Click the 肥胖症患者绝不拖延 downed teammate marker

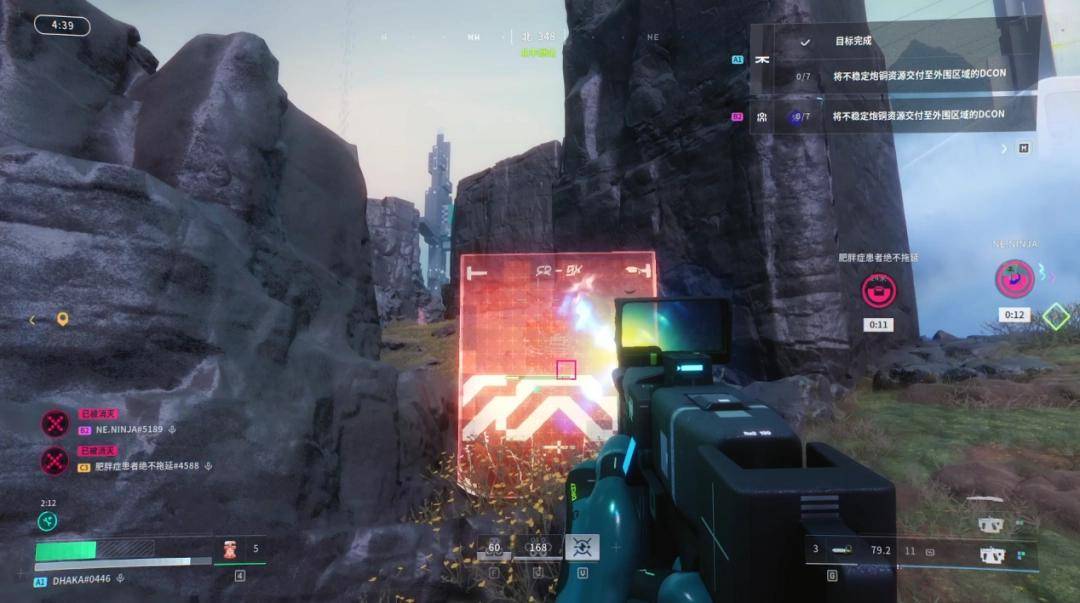[879, 291]
